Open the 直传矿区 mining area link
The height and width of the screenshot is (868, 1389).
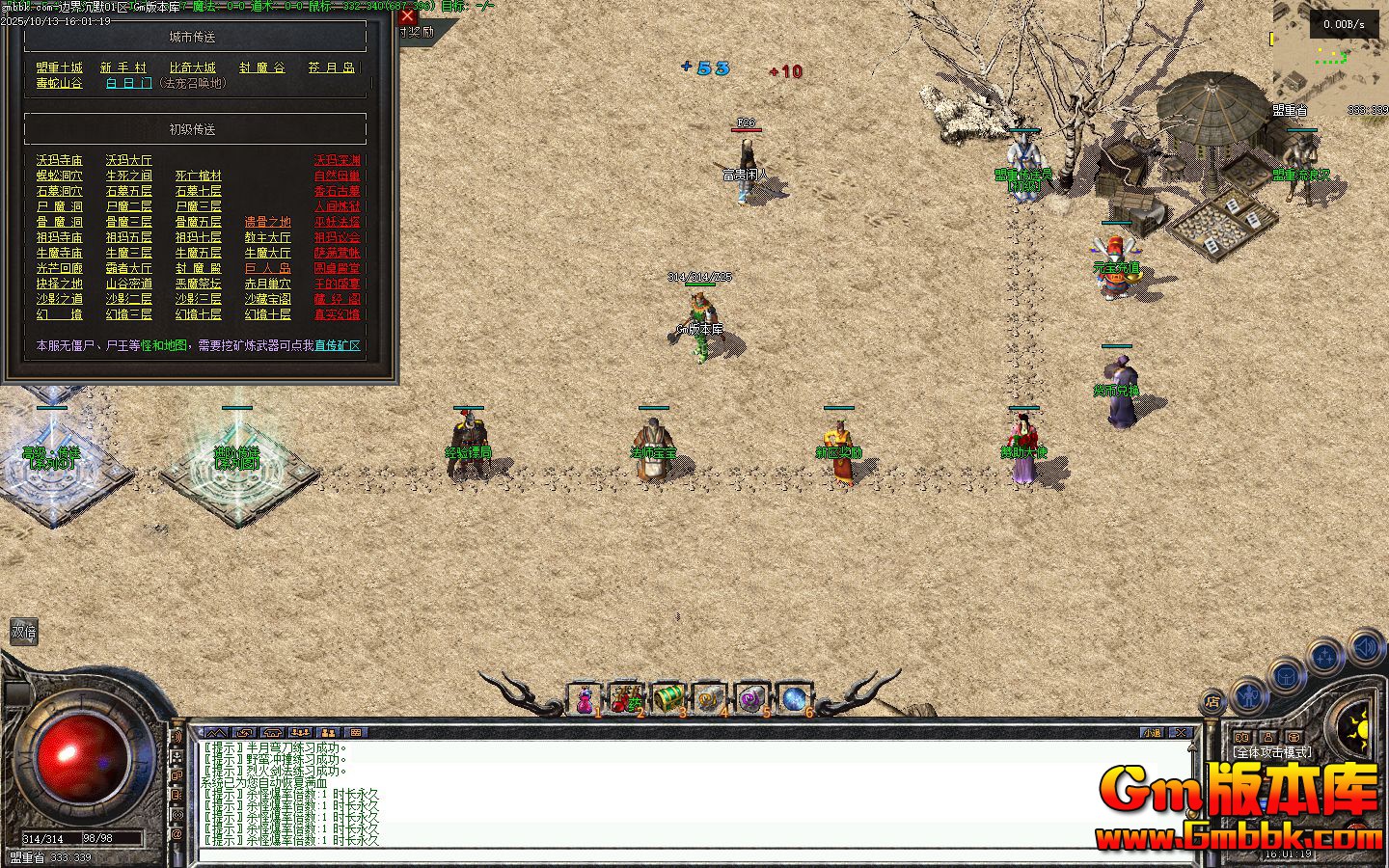[338, 345]
